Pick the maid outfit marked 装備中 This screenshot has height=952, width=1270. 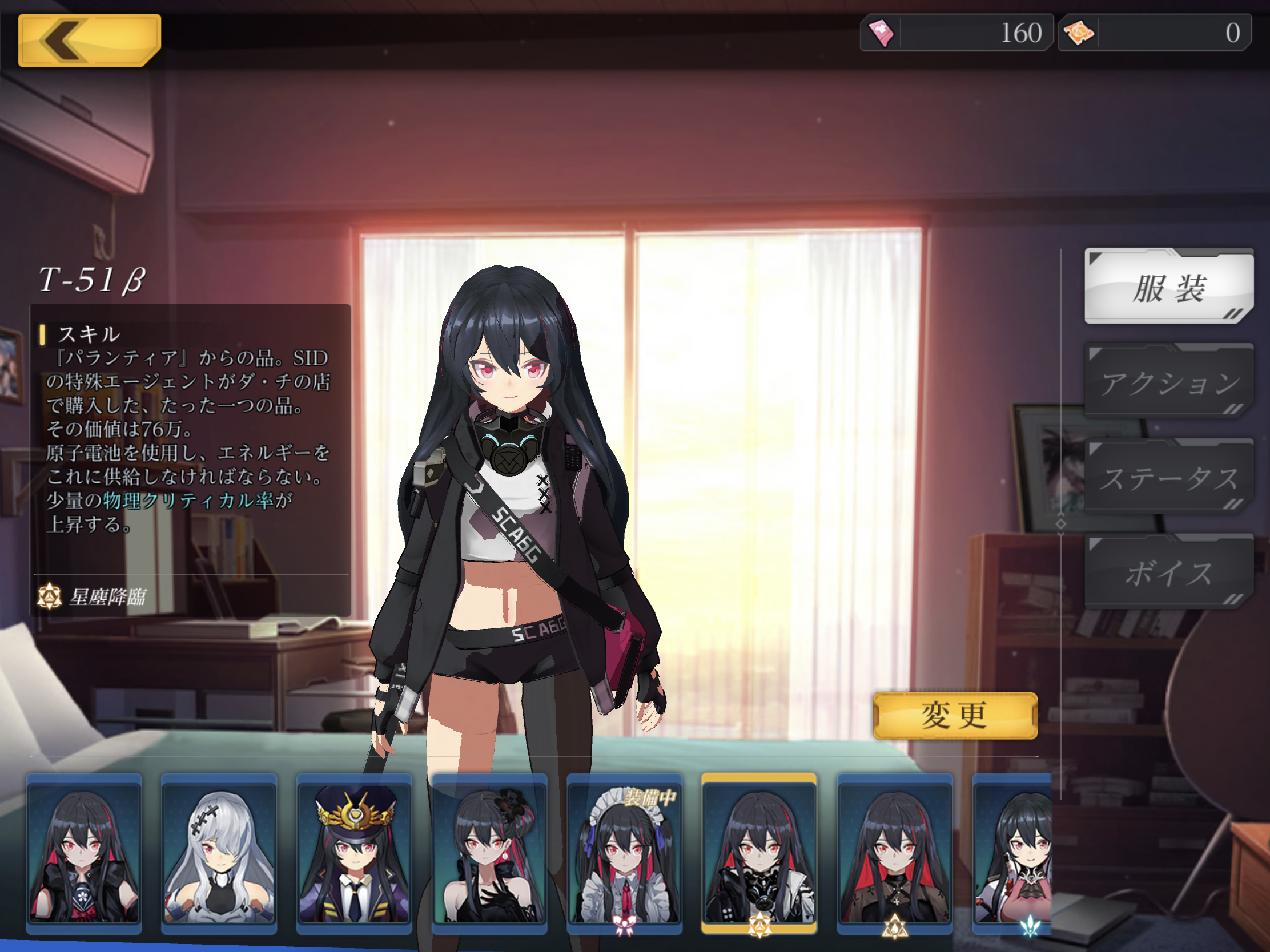click(x=624, y=853)
